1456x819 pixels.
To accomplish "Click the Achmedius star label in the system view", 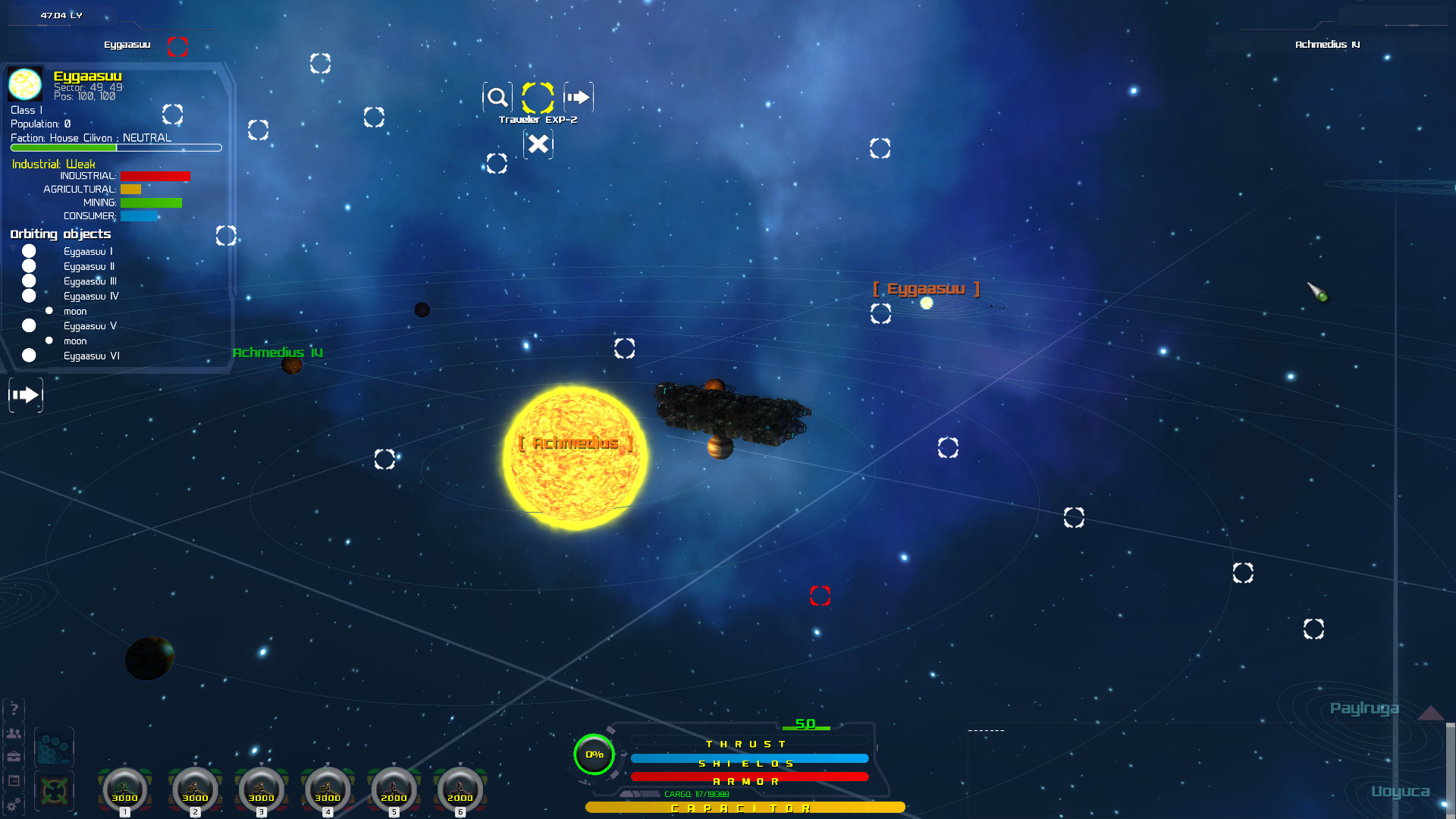I will [x=575, y=443].
